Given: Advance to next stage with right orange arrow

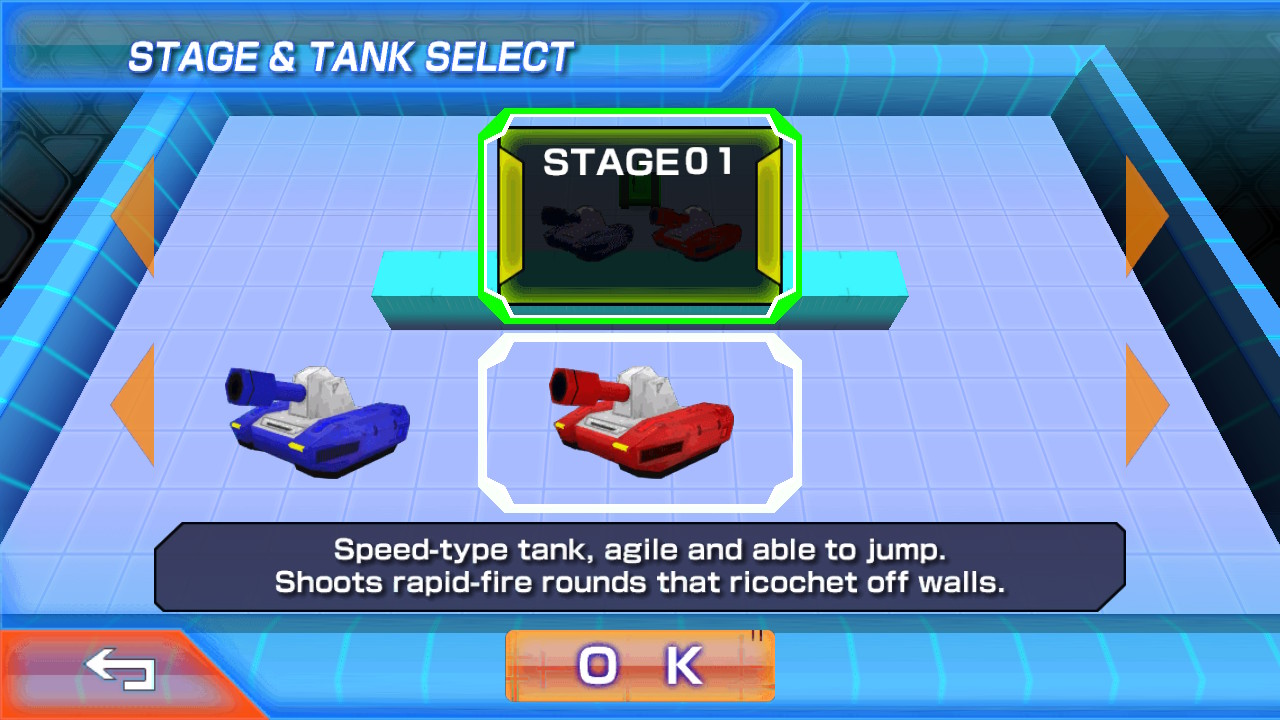Looking at the screenshot, I should (1140, 215).
